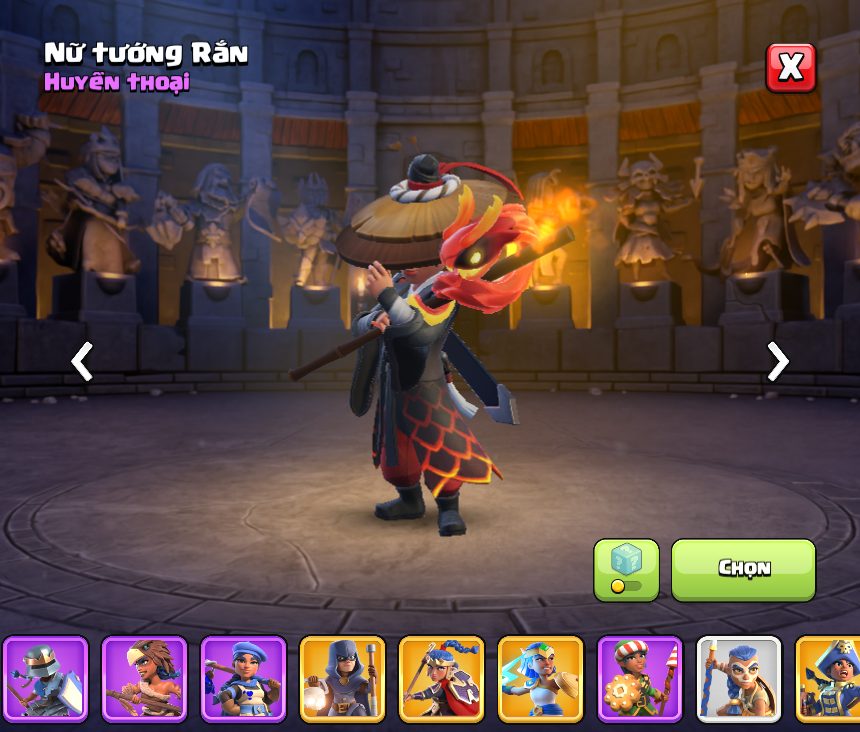The image size is (860, 732).
Task: Select the default skin on white background
Action: tap(738, 679)
